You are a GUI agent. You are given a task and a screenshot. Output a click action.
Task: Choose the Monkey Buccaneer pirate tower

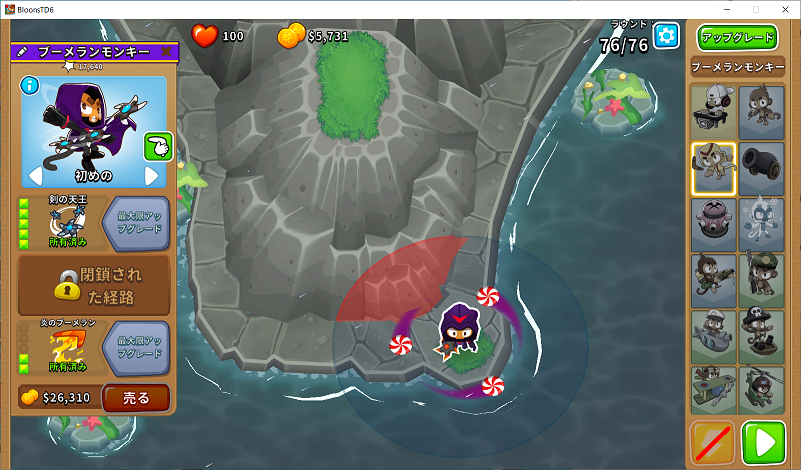tap(762, 335)
